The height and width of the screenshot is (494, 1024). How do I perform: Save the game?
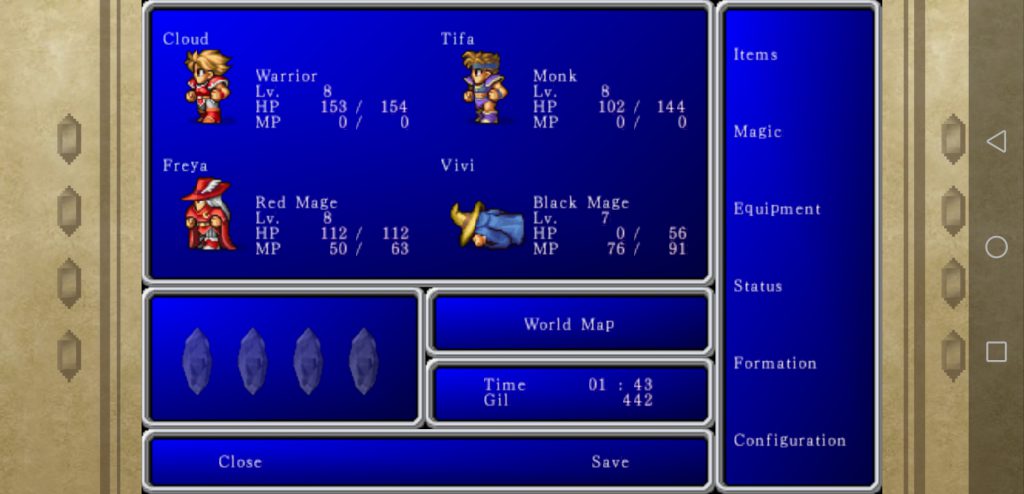609,462
